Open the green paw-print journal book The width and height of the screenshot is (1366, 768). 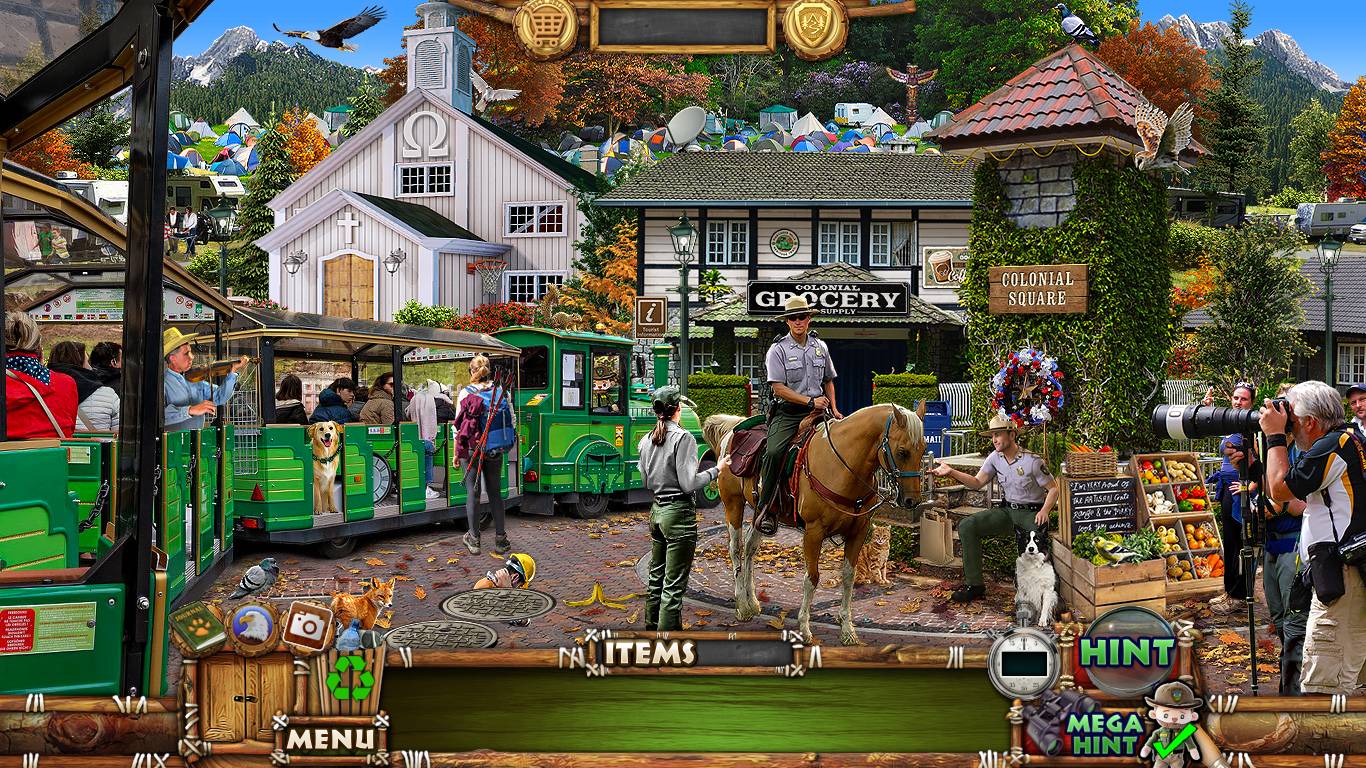pyautogui.click(x=197, y=627)
